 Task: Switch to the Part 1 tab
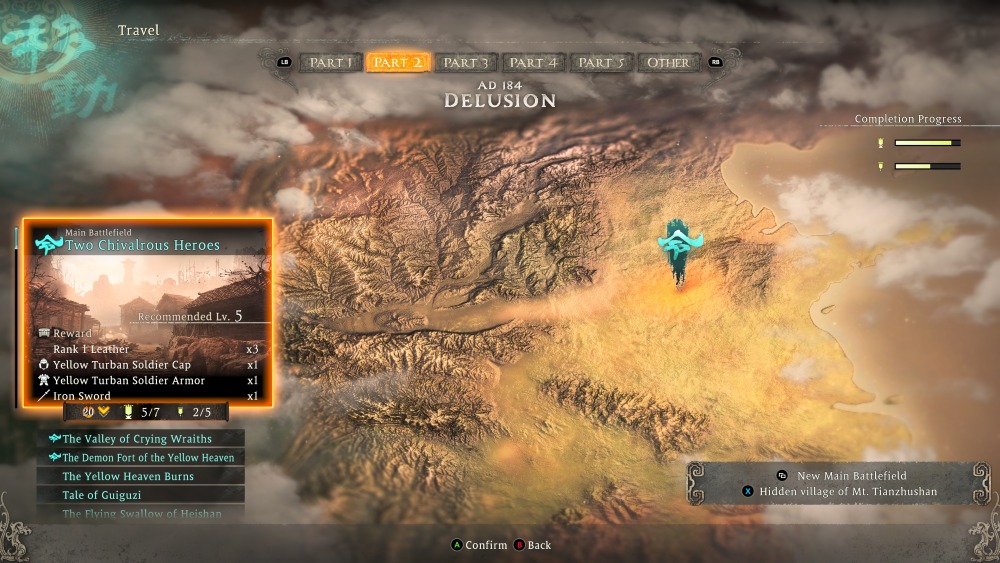(x=331, y=62)
